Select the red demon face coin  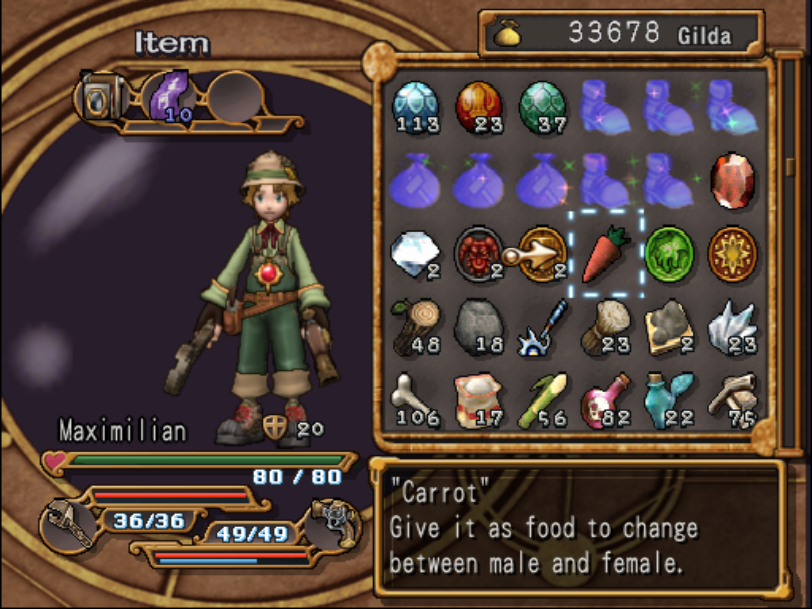tap(478, 254)
